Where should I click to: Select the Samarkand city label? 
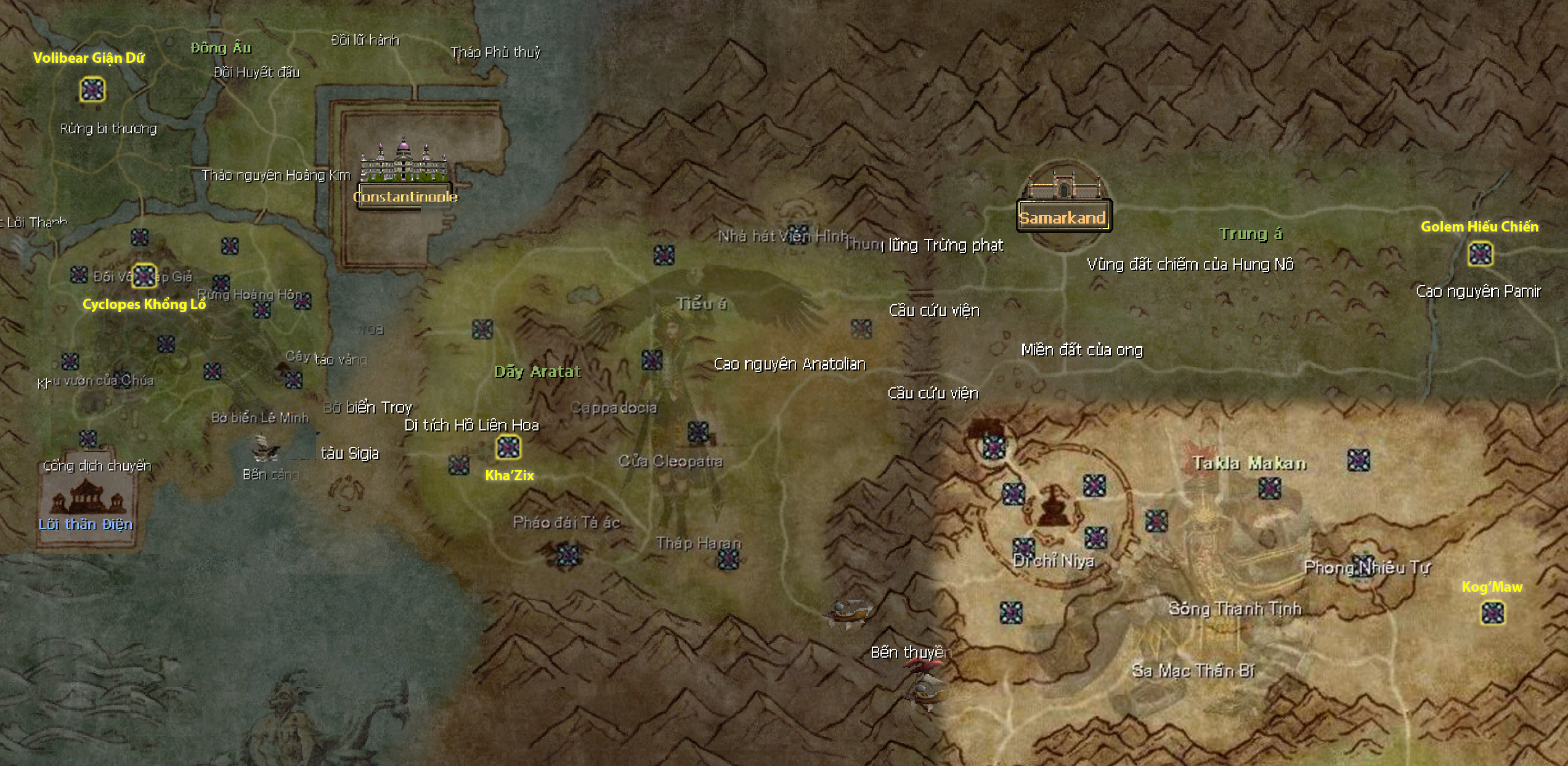point(1063,217)
